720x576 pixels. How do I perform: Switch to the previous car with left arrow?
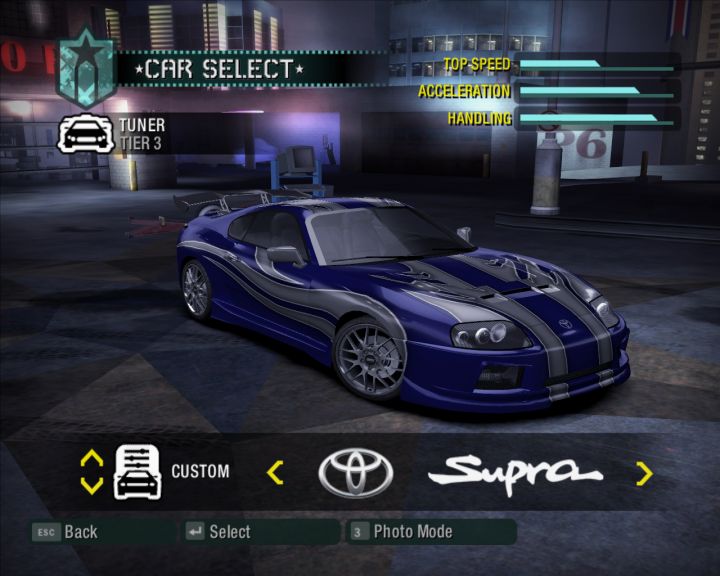[x=275, y=472]
